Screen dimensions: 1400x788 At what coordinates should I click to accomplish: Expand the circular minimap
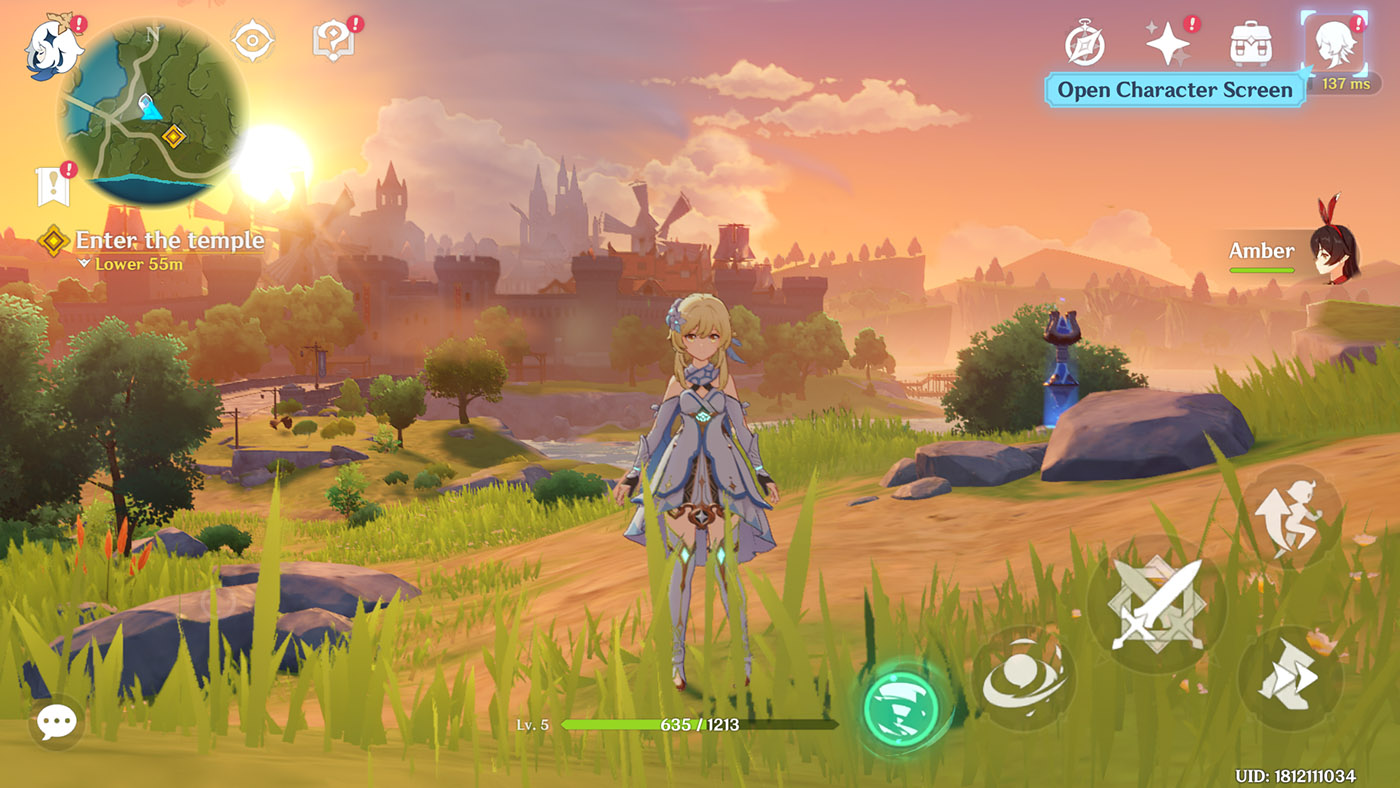(152, 112)
